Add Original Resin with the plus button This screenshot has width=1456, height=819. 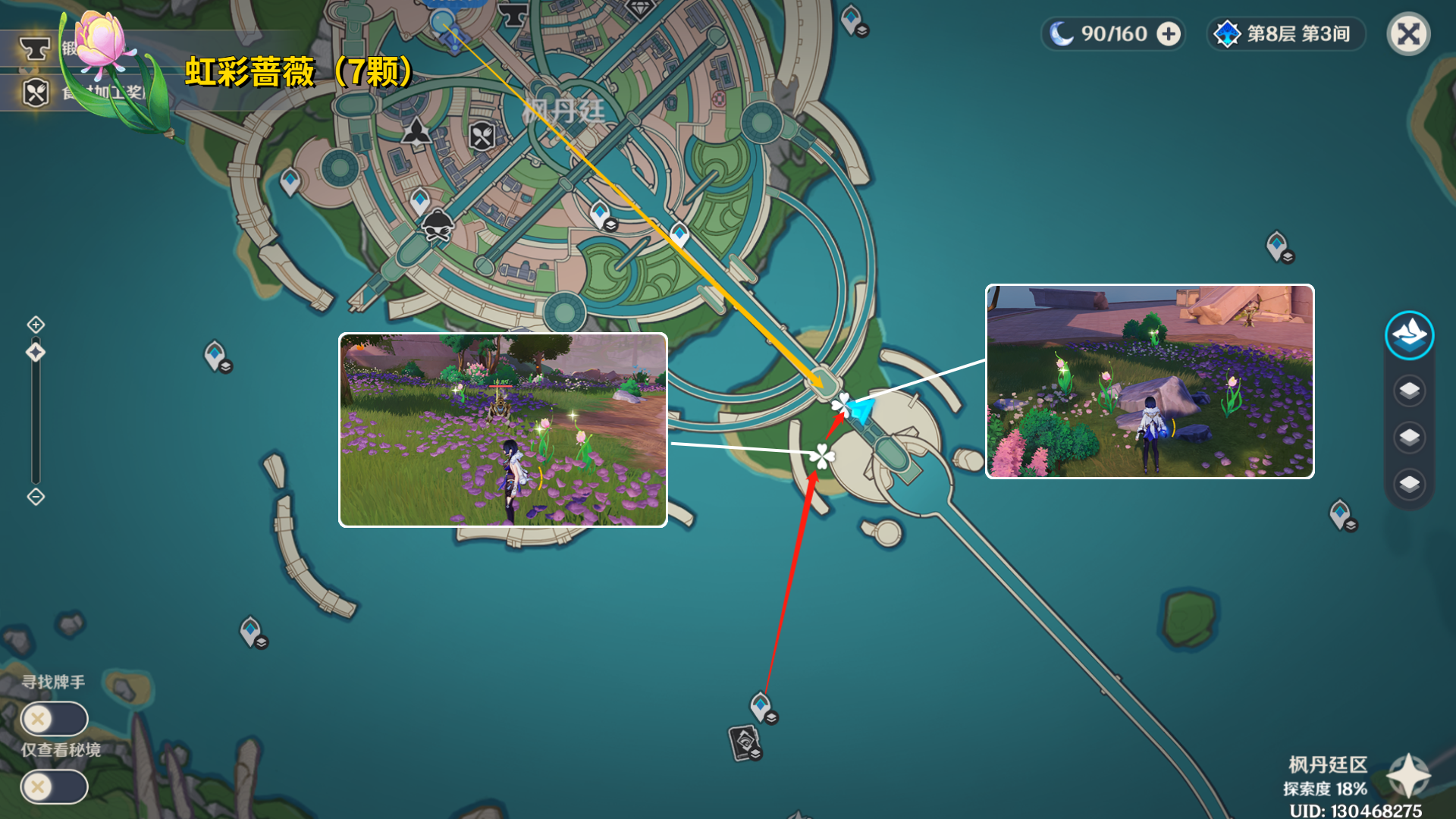pos(1169,34)
